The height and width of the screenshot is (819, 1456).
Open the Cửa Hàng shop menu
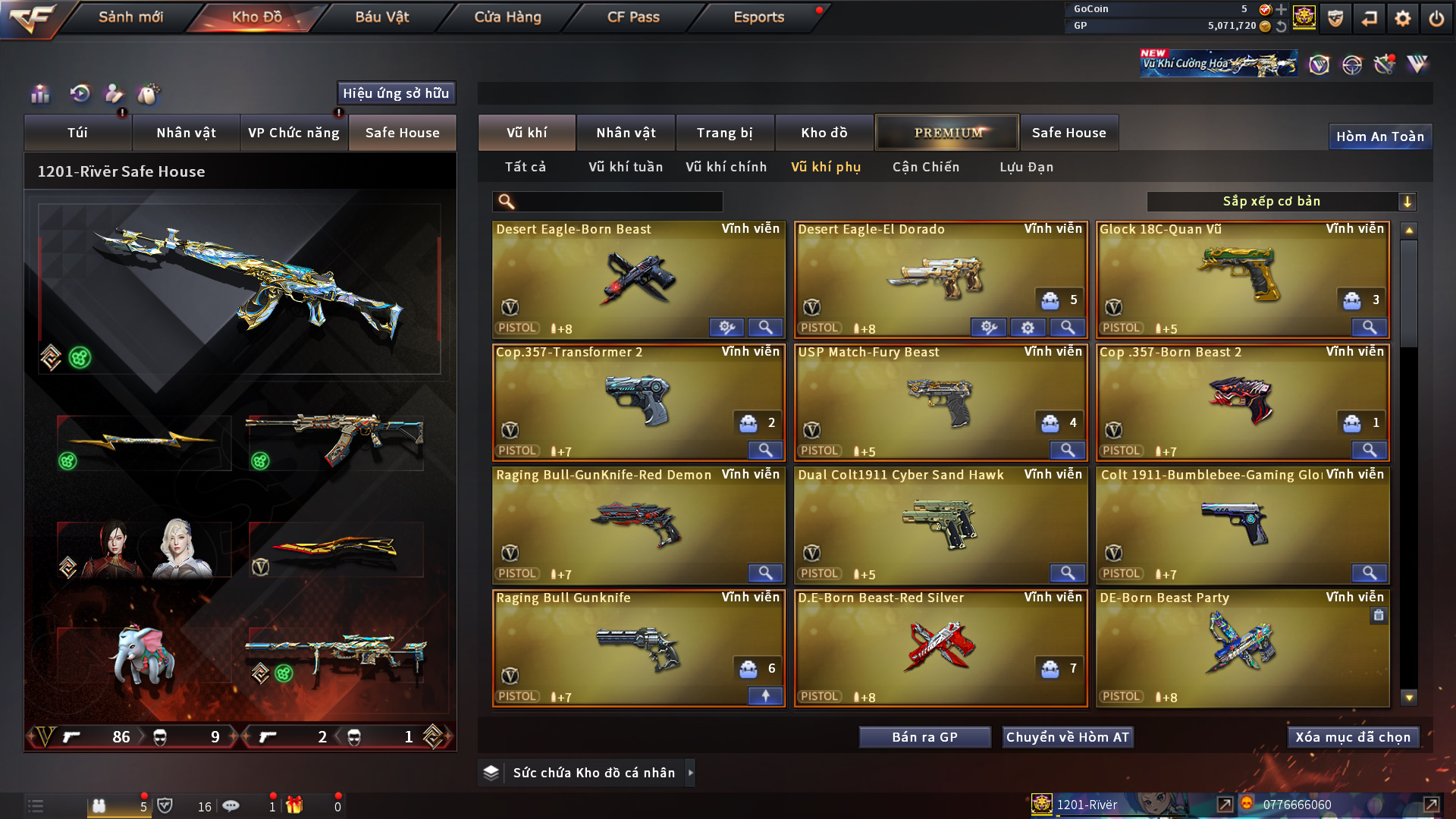pos(507,17)
